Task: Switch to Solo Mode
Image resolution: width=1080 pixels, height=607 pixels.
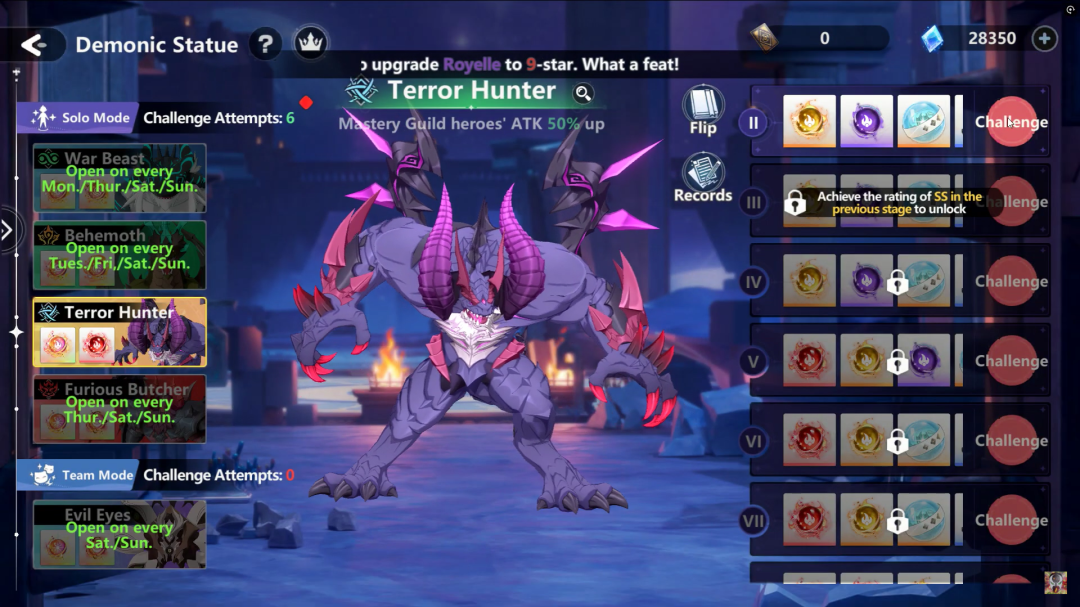Action: pos(77,118)
